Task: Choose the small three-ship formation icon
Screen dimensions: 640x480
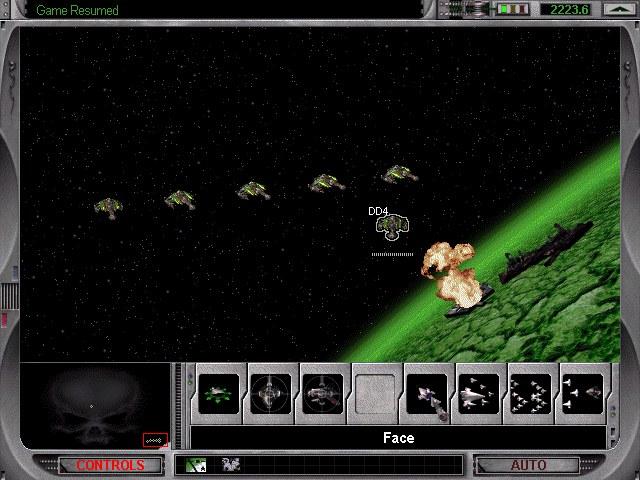Action: (480, 393)
